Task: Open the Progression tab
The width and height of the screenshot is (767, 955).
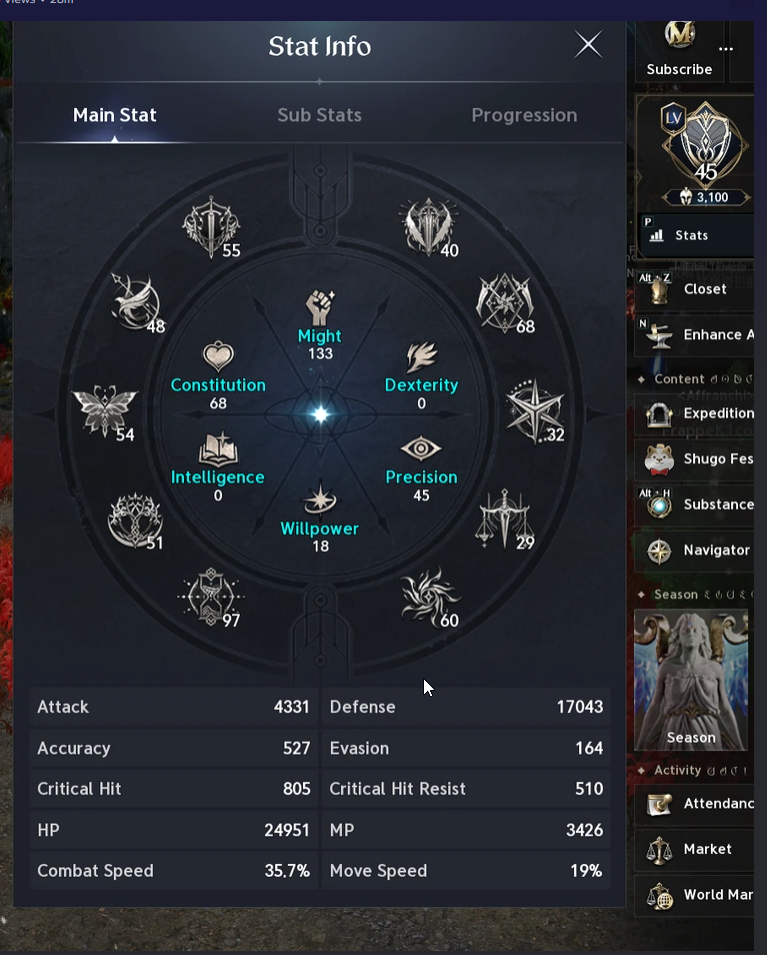Action: pyautogui.click(x=524, y=115)
